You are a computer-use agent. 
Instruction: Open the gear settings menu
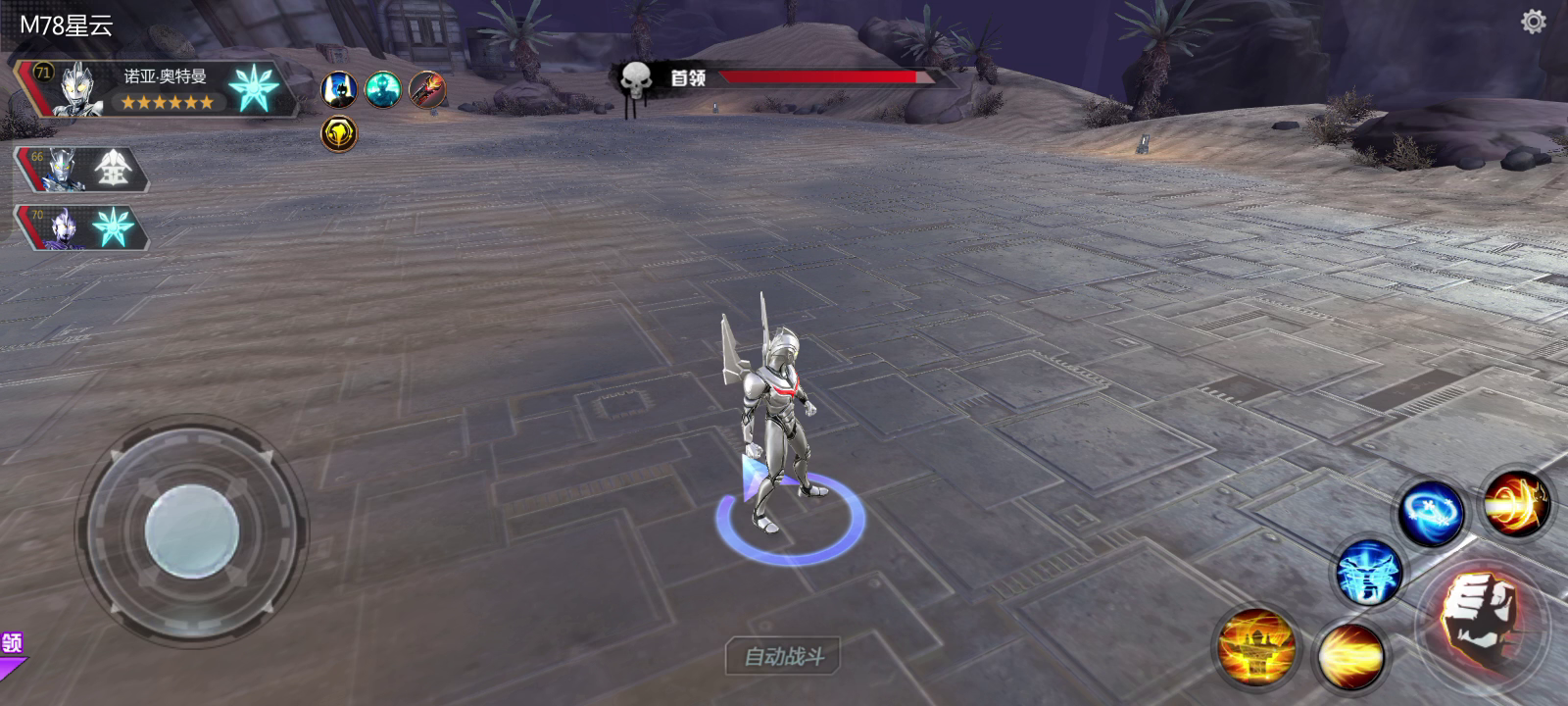coord(1533,22)
